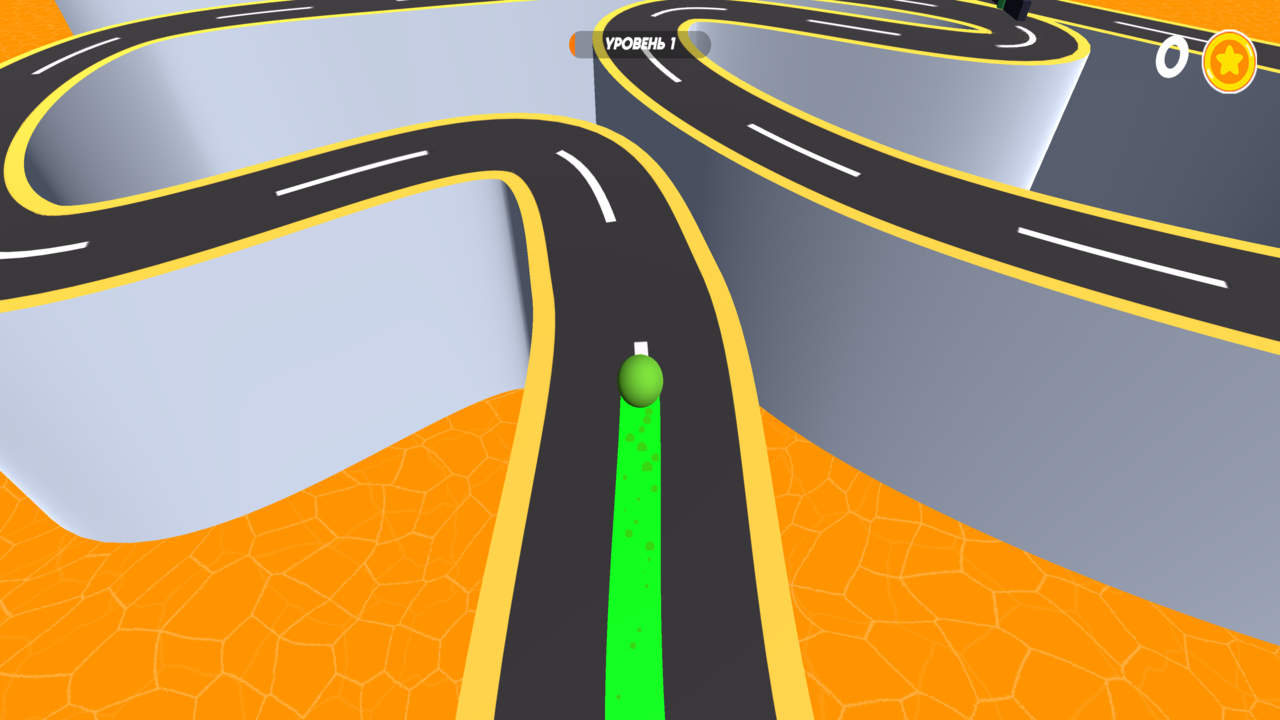Tap the white gate marker behind the ball

tap(640, 345)
